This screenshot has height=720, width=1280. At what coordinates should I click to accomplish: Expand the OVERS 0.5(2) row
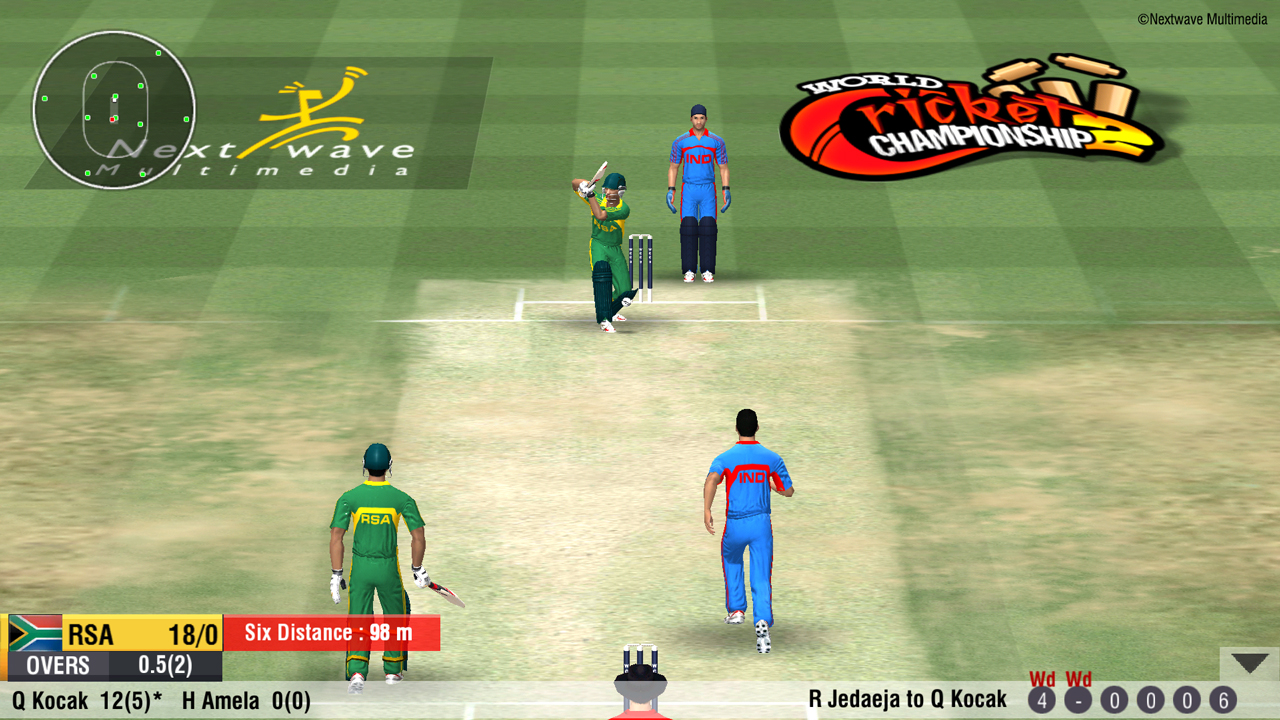[x=110, y=665]
